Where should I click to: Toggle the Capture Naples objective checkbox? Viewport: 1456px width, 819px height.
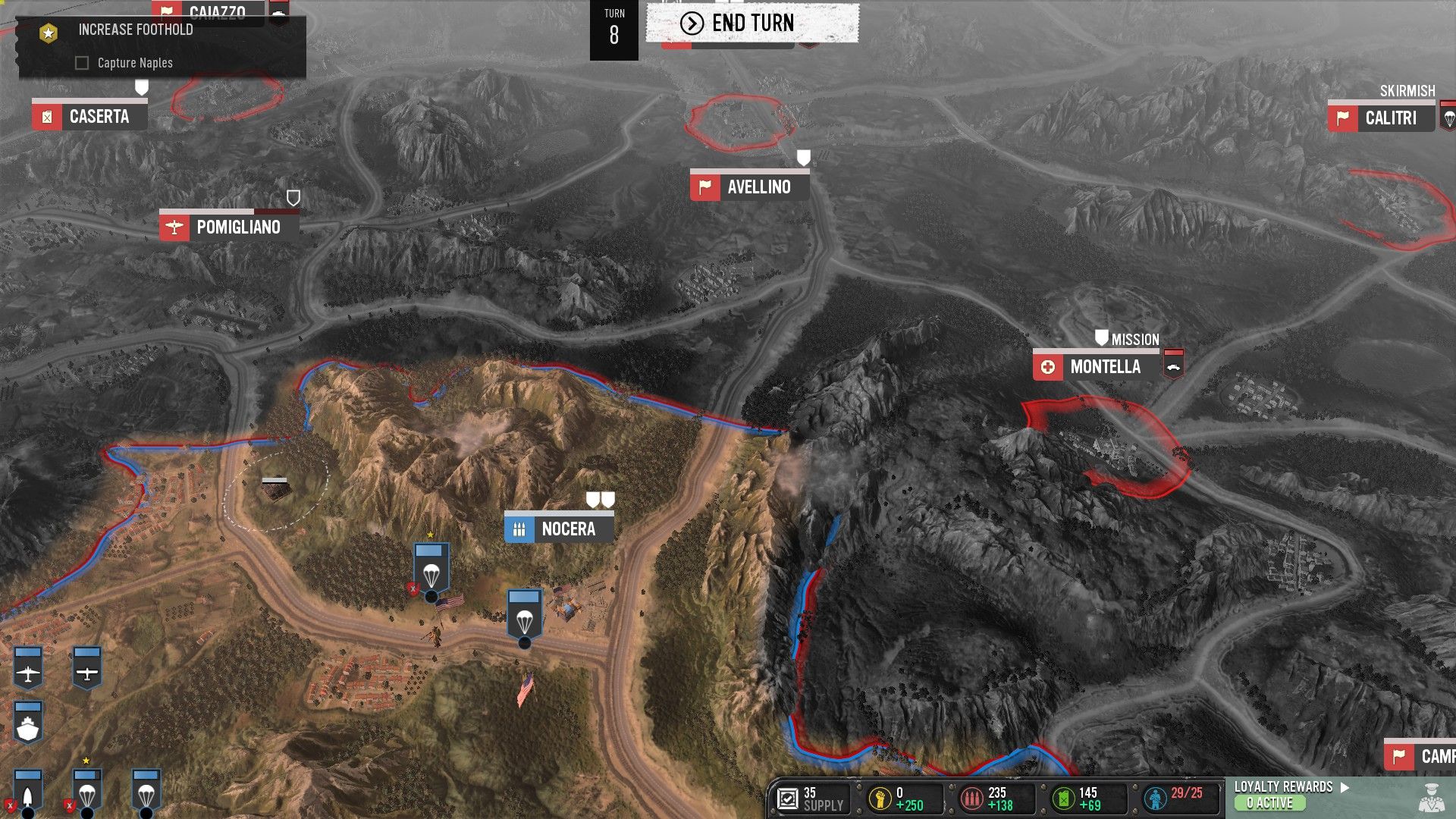pos(82,63)
